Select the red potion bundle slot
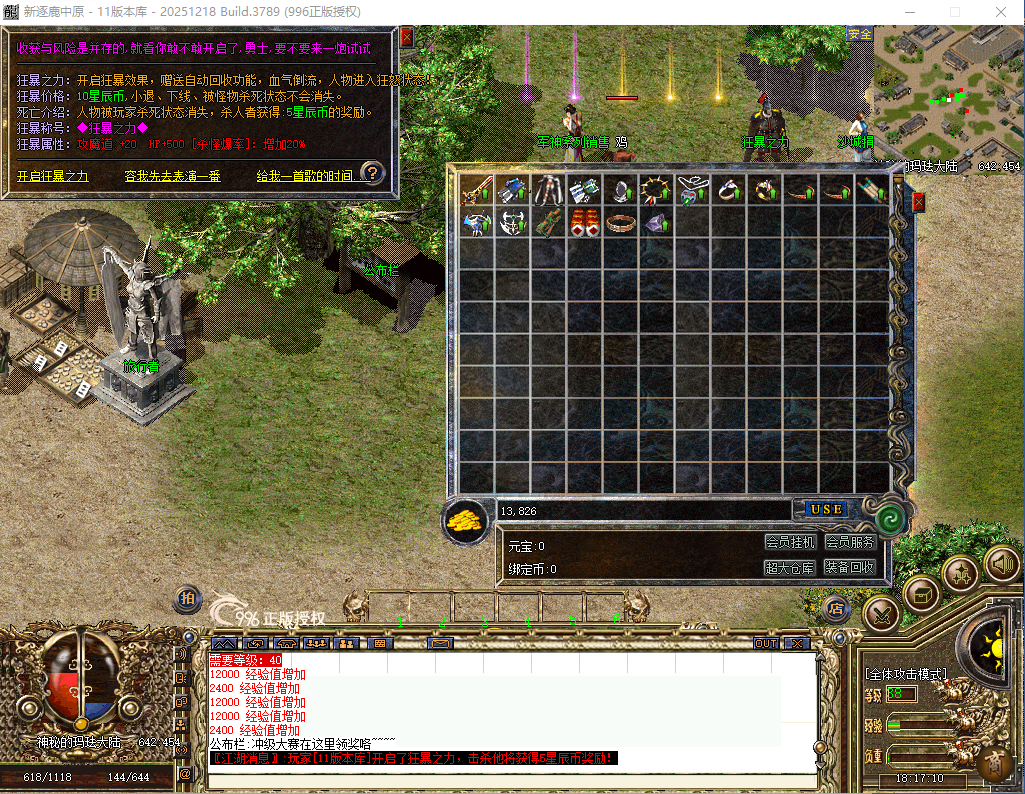Image resolution: width=1025 pixels, height=794 pixels. [x=584, y=223]
